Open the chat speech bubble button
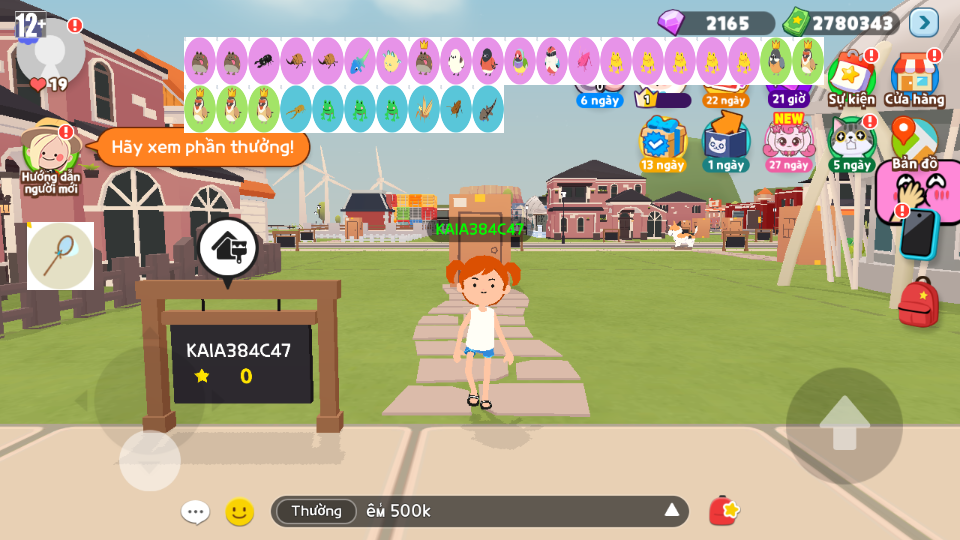The width and height of the screenshot is (960, 540). click(x=195, y=512)
